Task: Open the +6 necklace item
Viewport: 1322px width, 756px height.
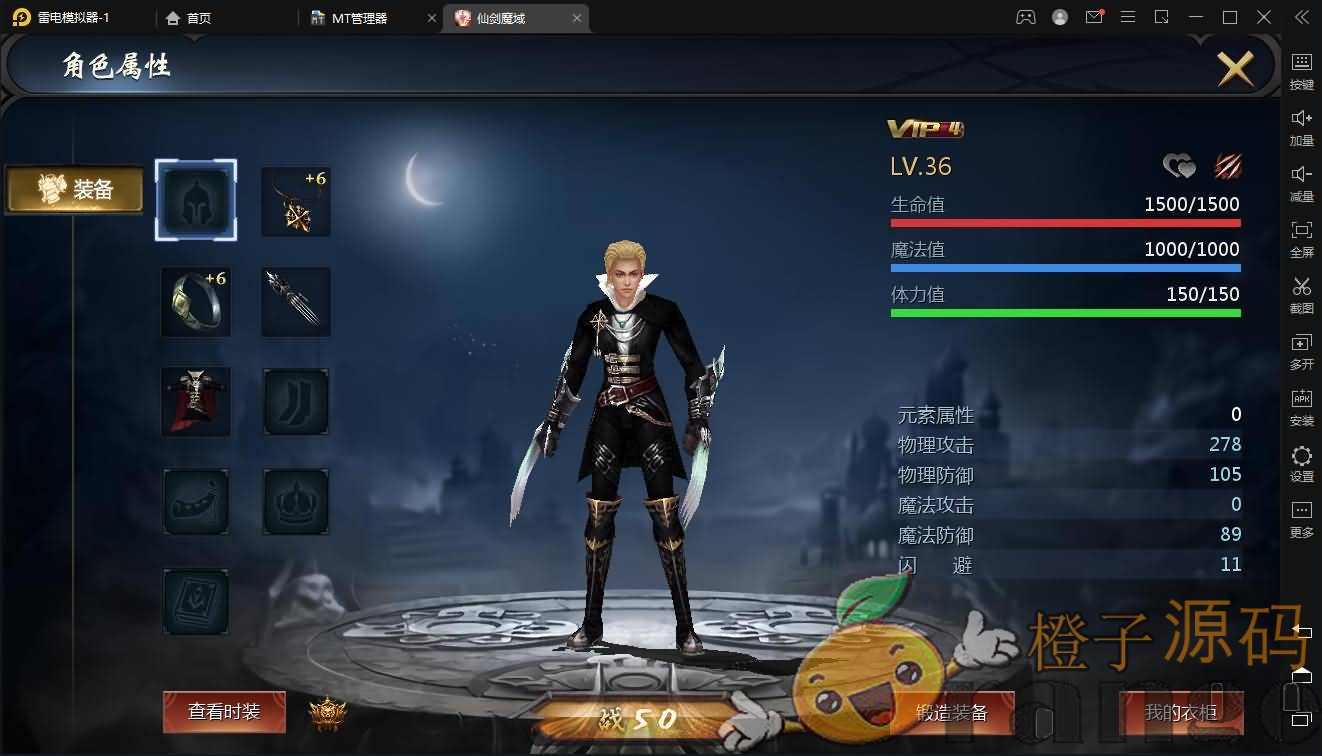Action: click(295, 201)
